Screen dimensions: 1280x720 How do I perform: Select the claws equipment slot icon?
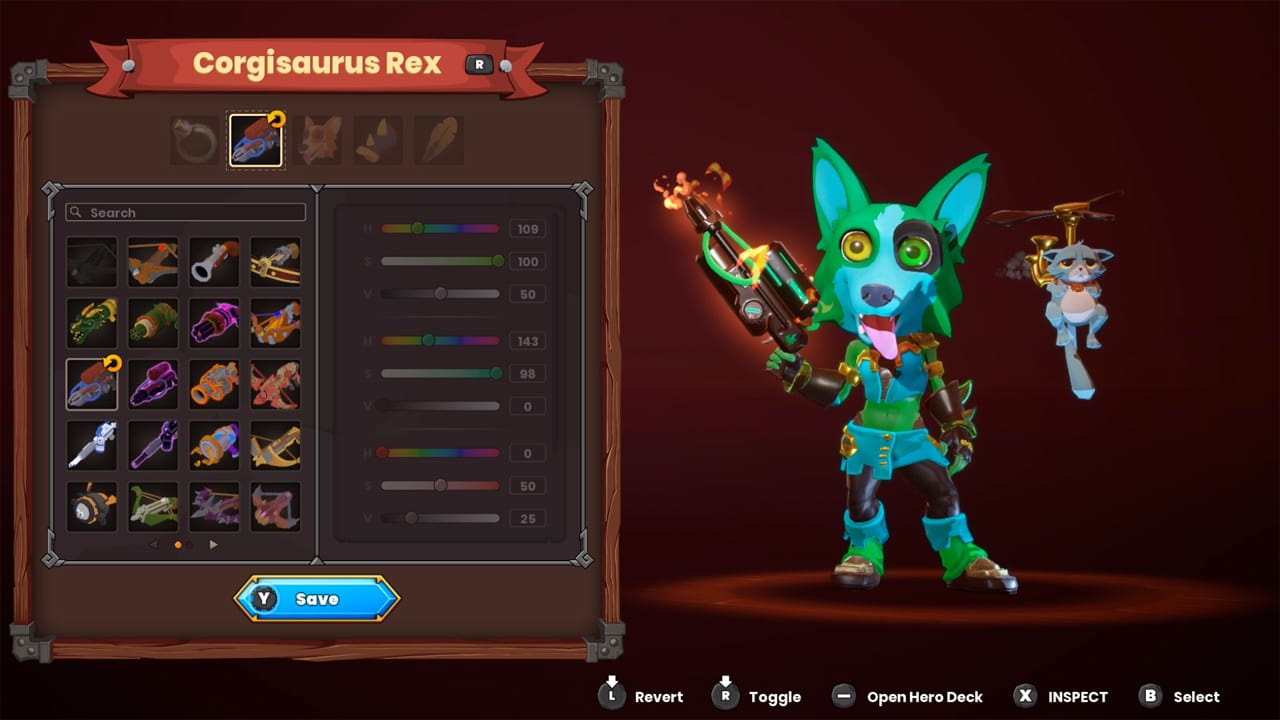pos(378,140)
